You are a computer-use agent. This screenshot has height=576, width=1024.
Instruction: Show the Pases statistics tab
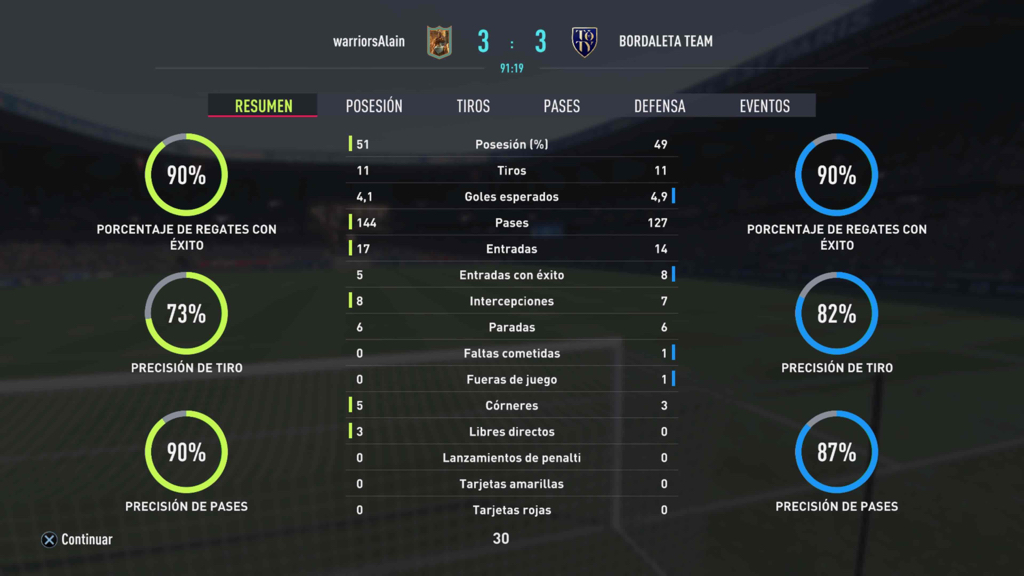pyautogui.click(x=561, y=106)
